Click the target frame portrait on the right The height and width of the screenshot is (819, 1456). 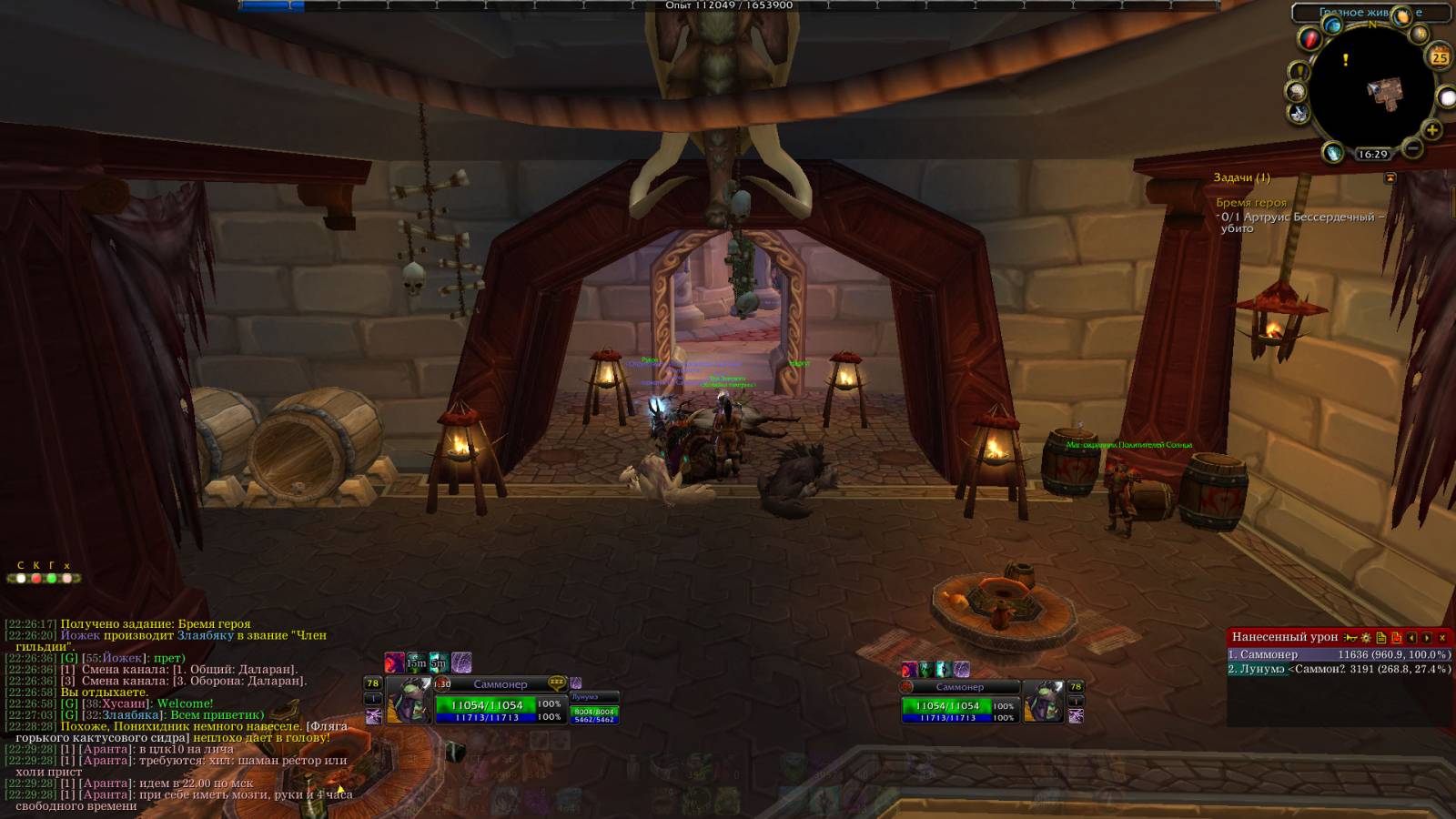[x=1044, y=701]
